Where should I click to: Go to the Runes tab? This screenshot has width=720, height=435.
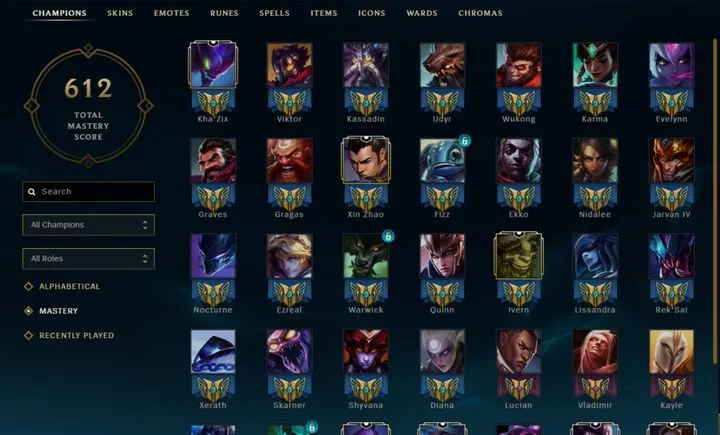point(224,14)
